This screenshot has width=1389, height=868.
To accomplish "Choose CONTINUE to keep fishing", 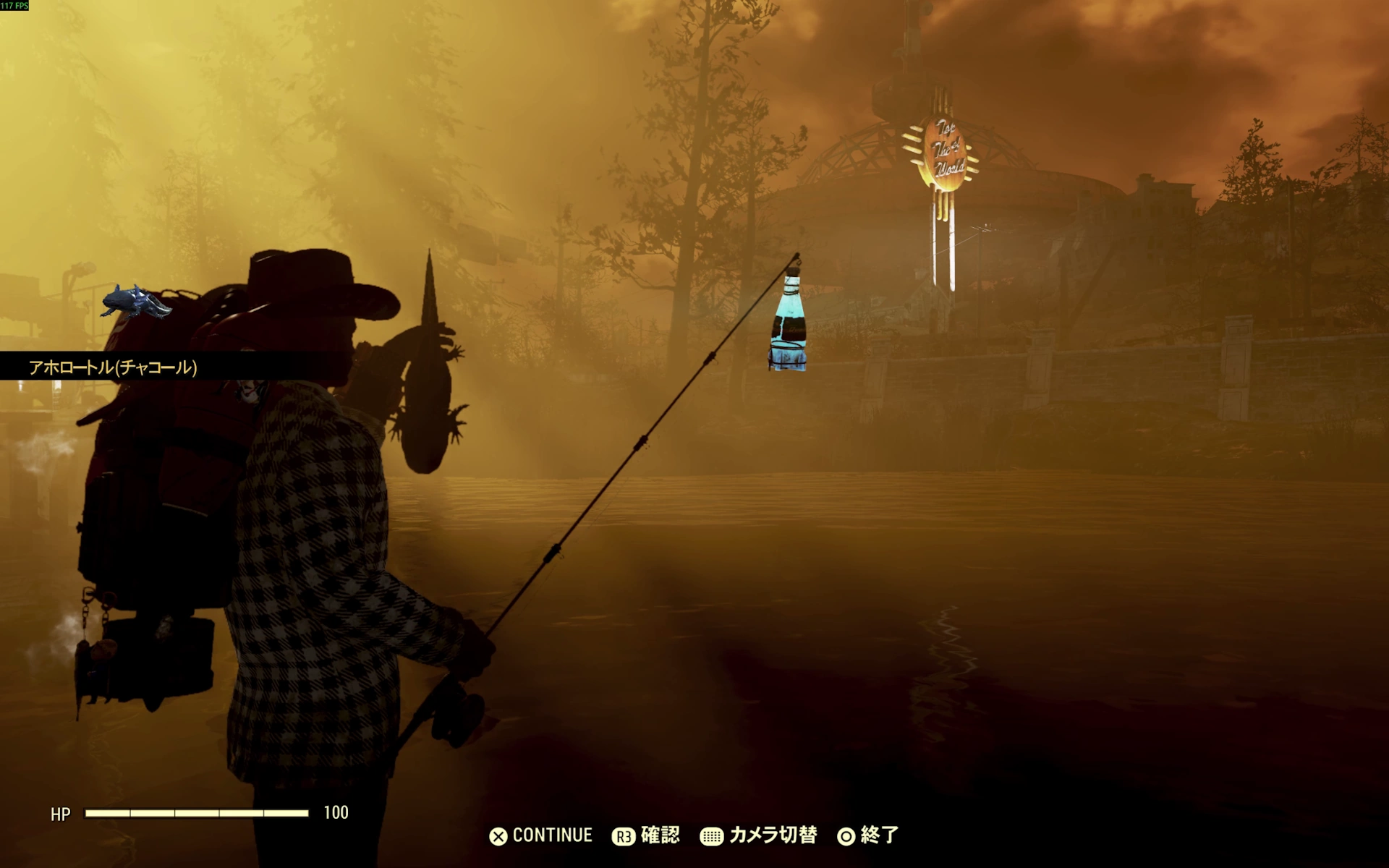I will coord(541,835).
